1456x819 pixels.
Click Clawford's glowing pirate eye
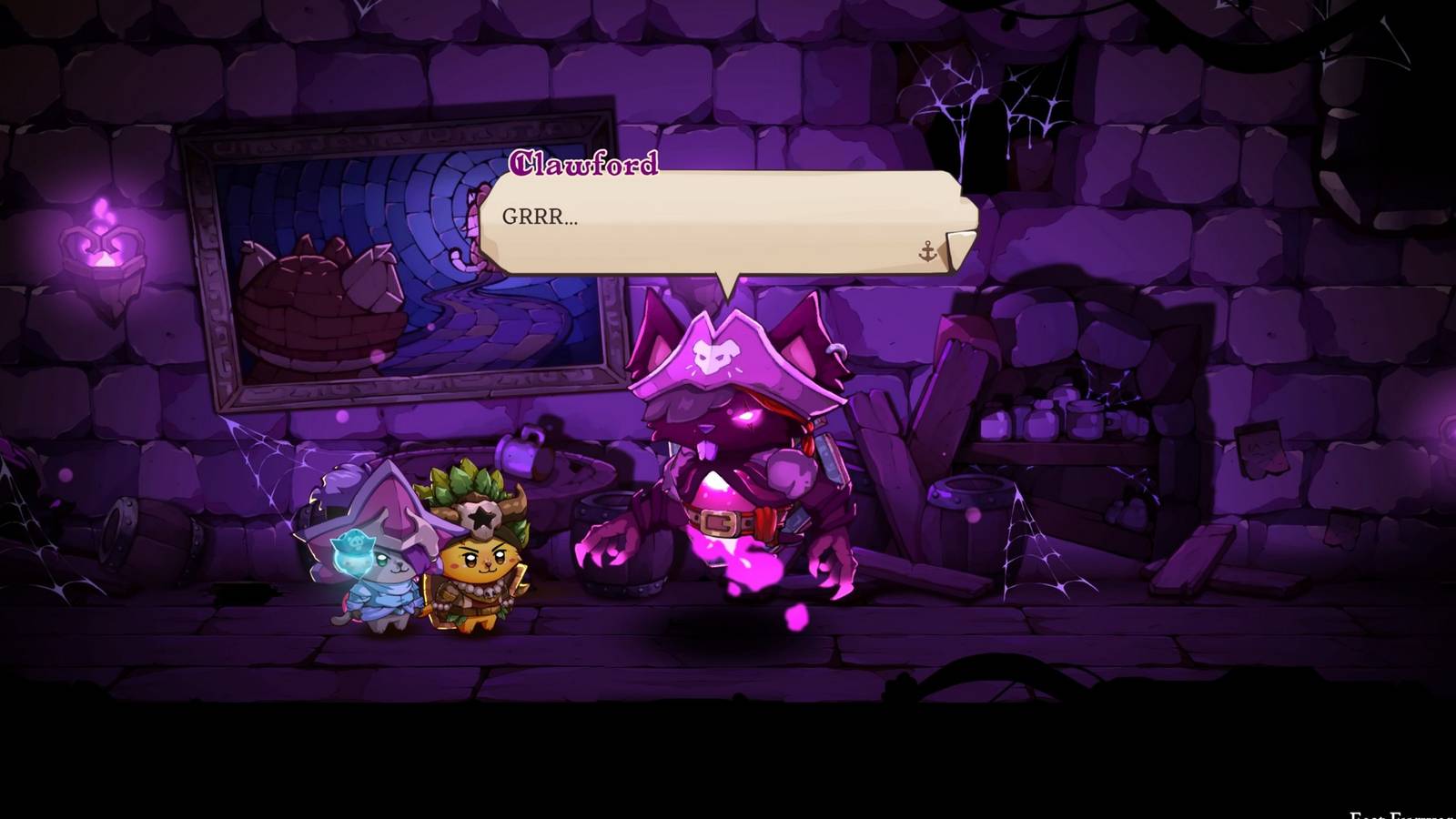[x=746, y=416]
